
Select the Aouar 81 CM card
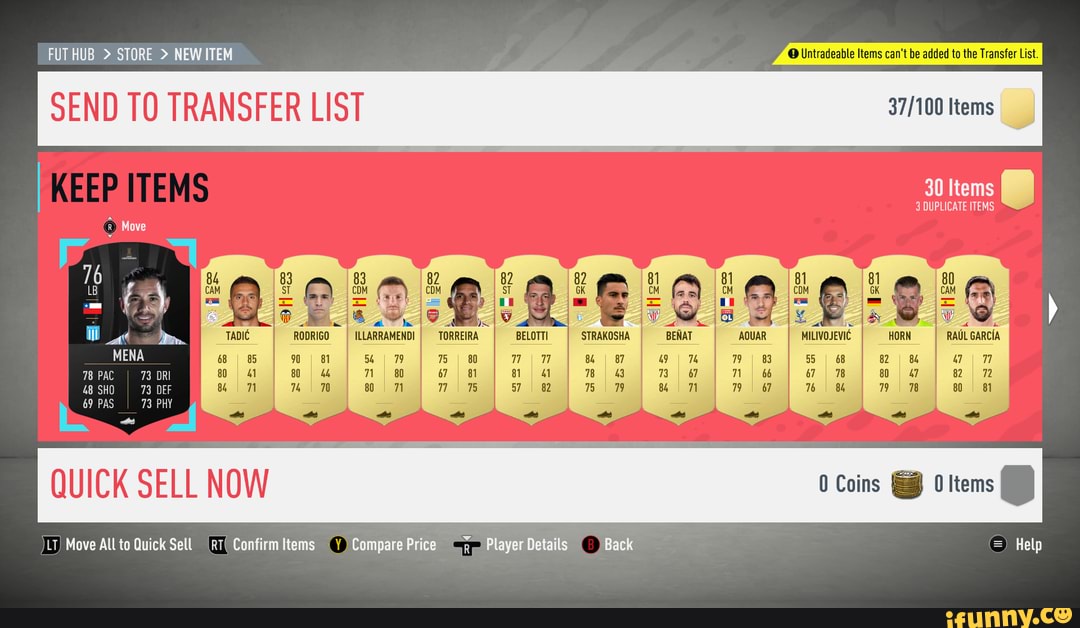[752, 340]
